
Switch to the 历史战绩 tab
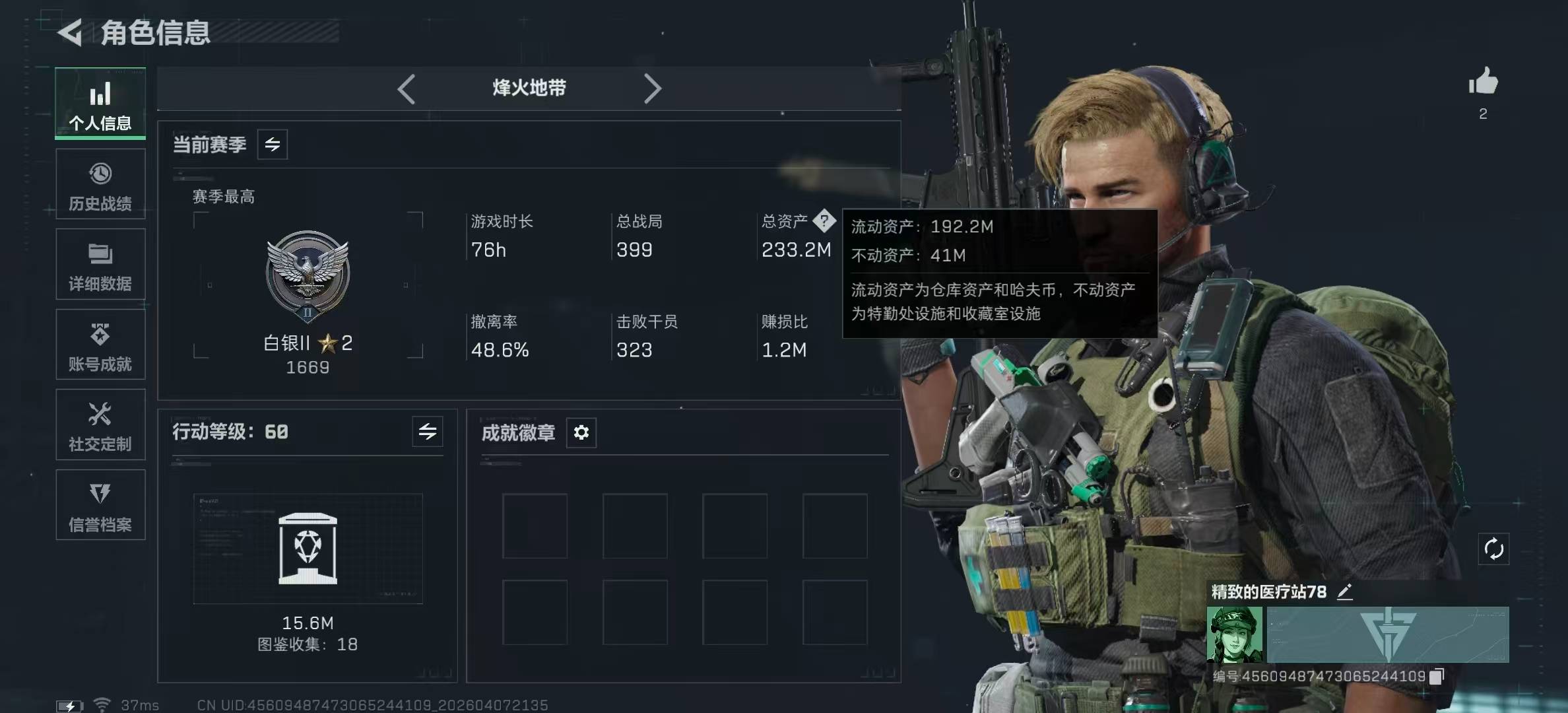pos(100,184)
